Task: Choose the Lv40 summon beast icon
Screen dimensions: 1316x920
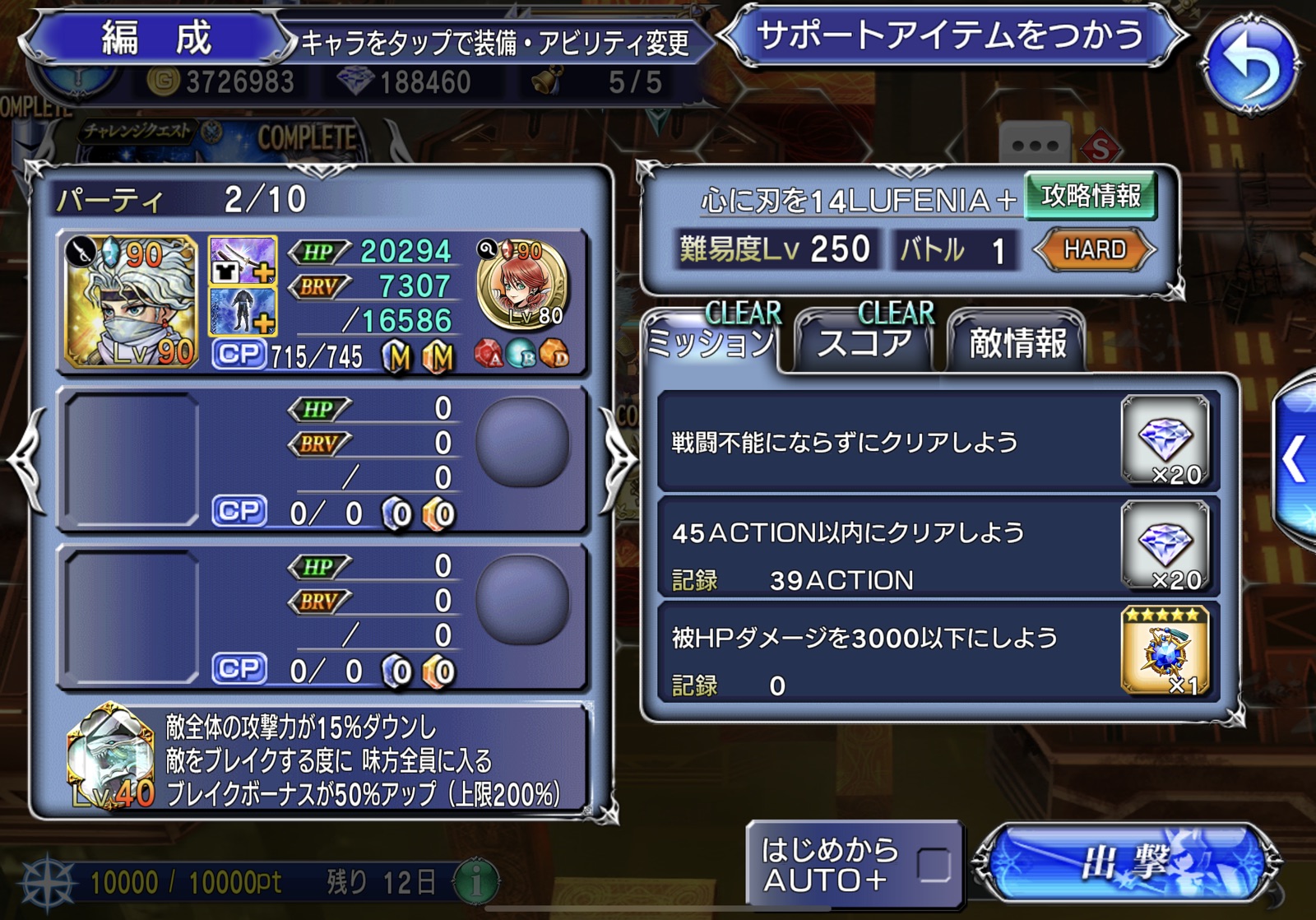Action: click(111, 757)
